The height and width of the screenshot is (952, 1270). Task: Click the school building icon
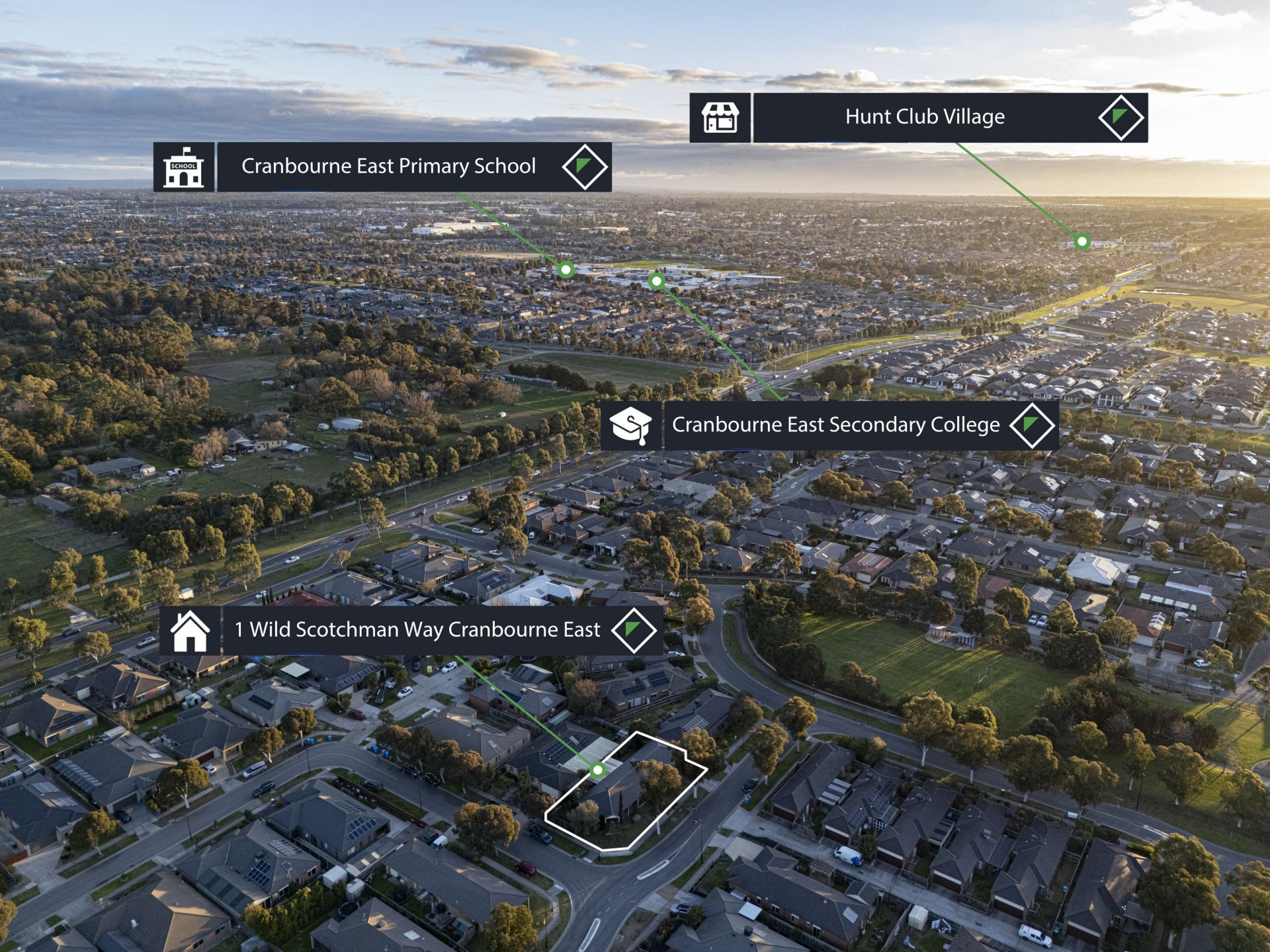coord(184,167)
